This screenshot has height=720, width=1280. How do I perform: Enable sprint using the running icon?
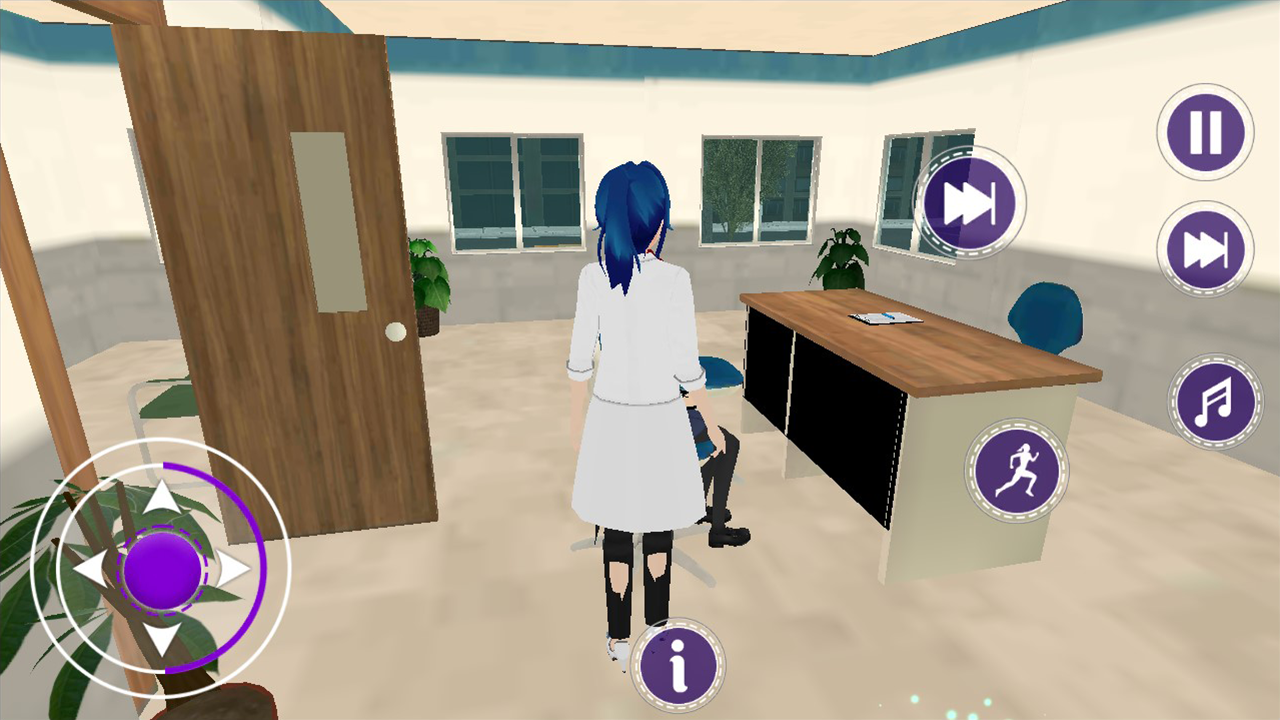click(1017, 470)
